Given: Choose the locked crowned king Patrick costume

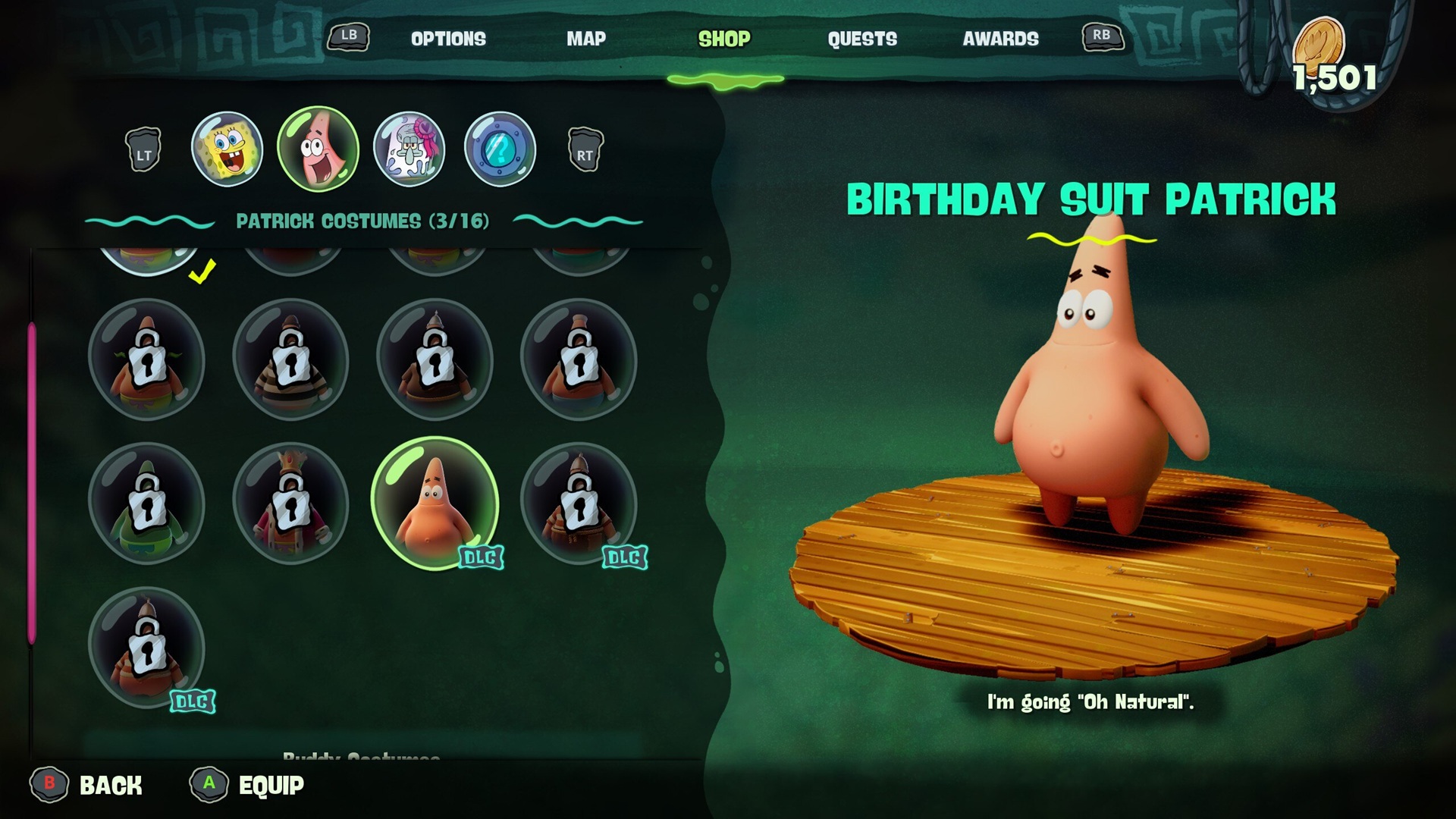Looking at the screenshot, I should pos(290,503).
